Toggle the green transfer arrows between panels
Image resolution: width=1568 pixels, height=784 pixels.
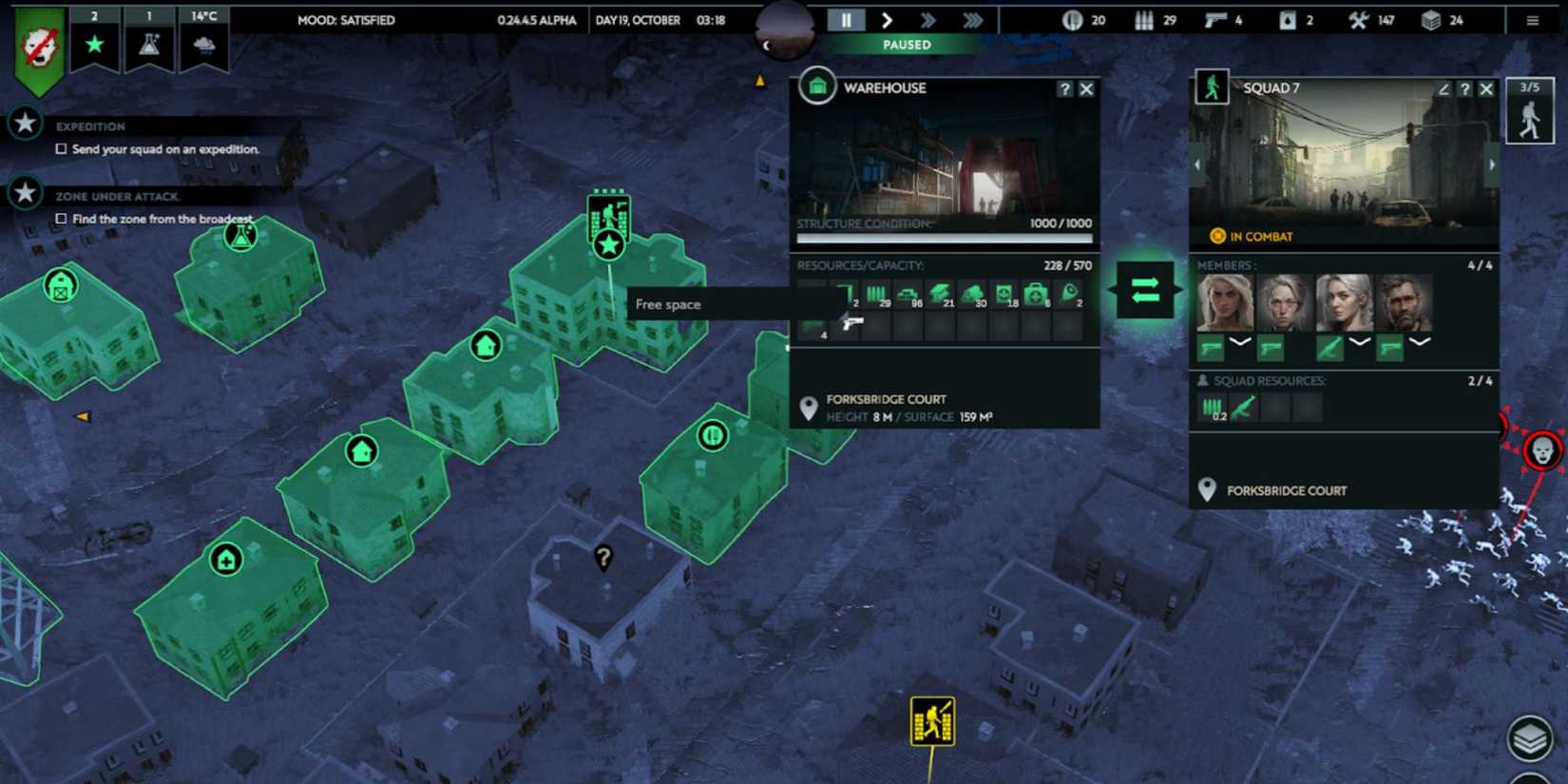pos(1143,292)
